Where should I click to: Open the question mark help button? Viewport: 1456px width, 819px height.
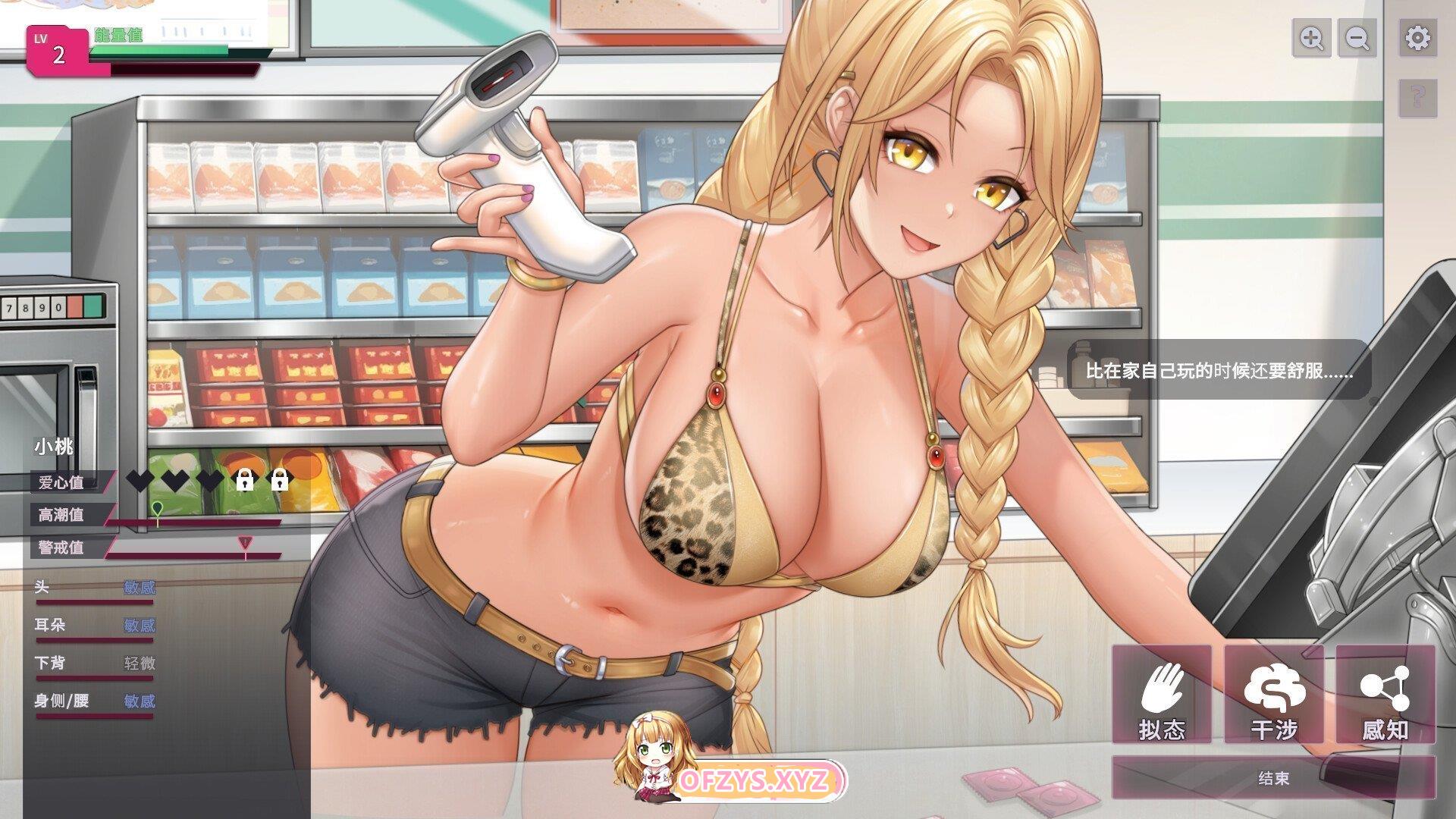(1417, 96)
